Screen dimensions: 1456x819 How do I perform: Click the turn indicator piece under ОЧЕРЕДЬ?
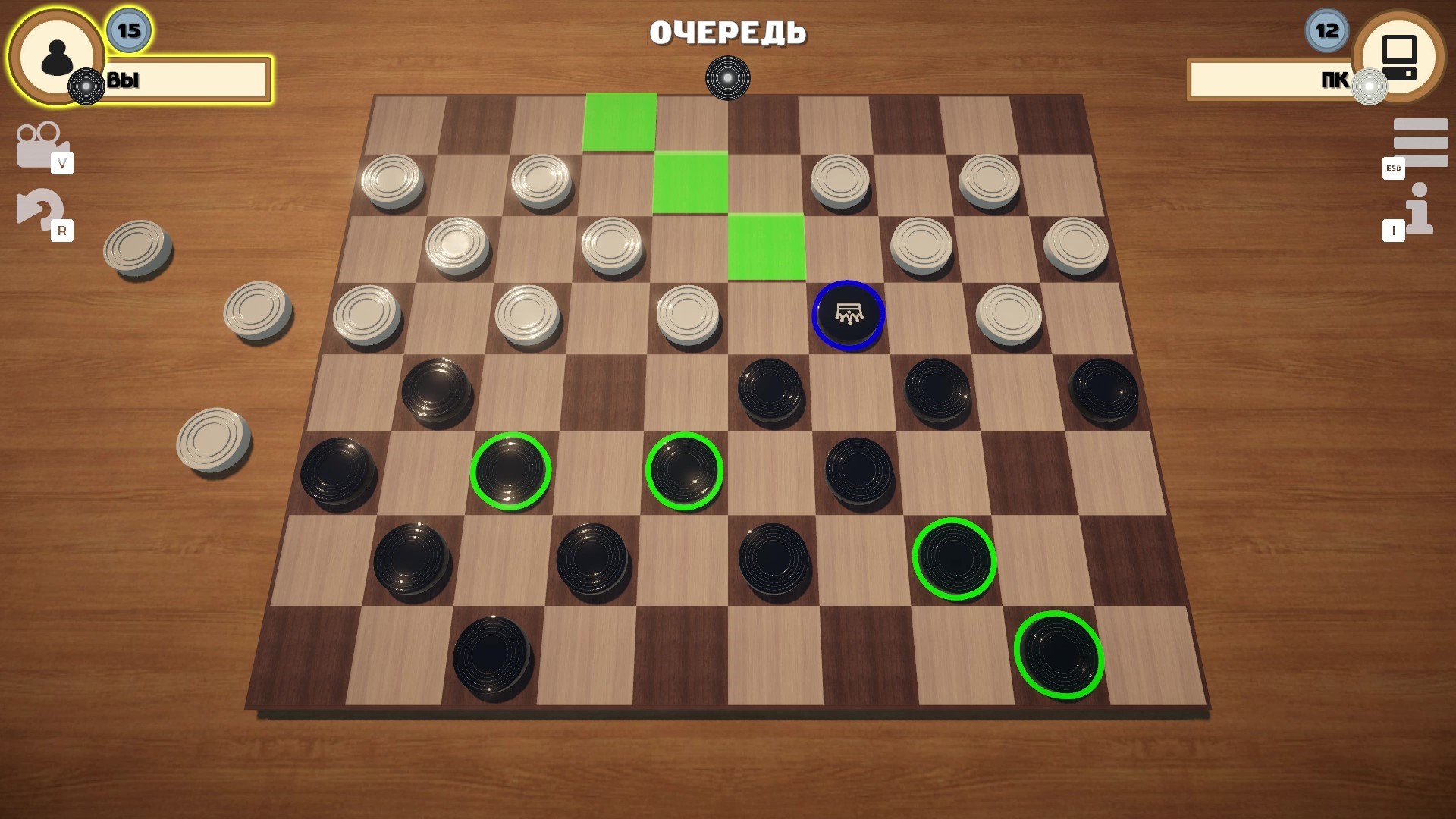(727, 78)
